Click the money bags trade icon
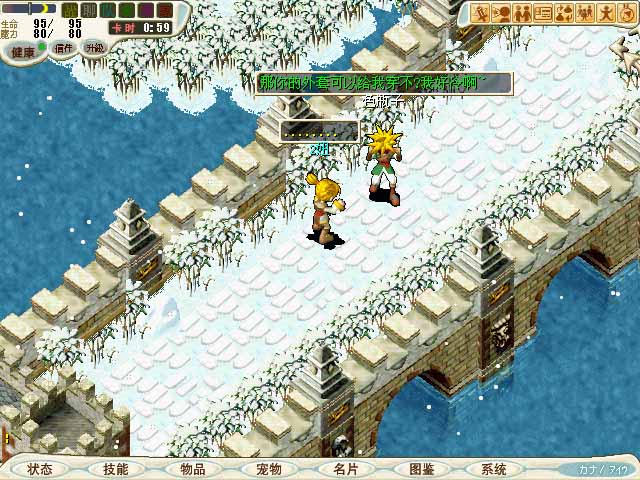 (563, 13)
